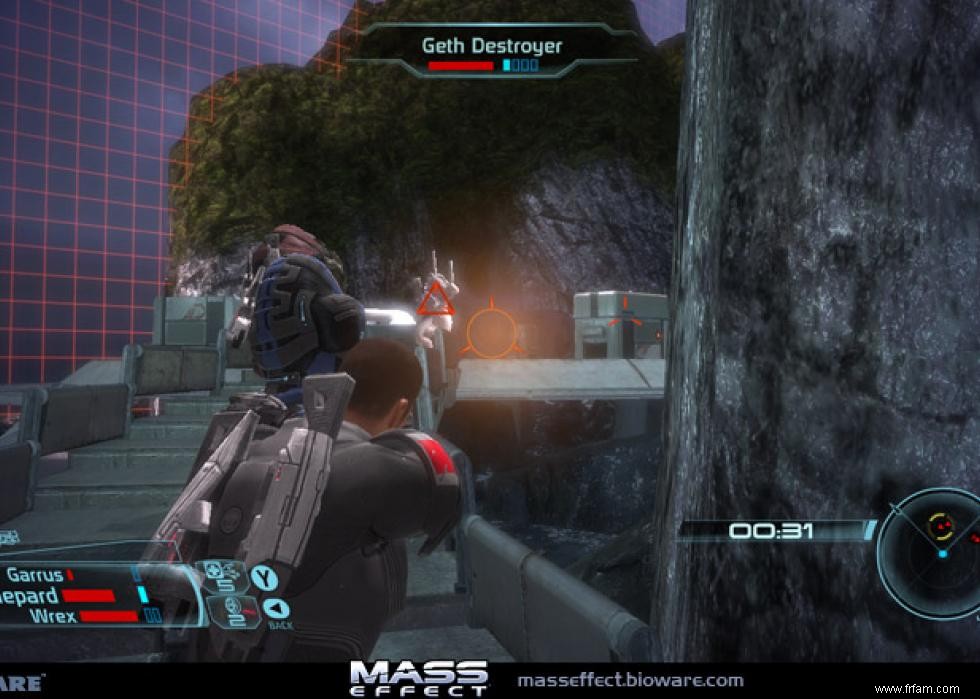
Task: Click the Geth Destroyer target panel
Action: (x=492, y=52)
